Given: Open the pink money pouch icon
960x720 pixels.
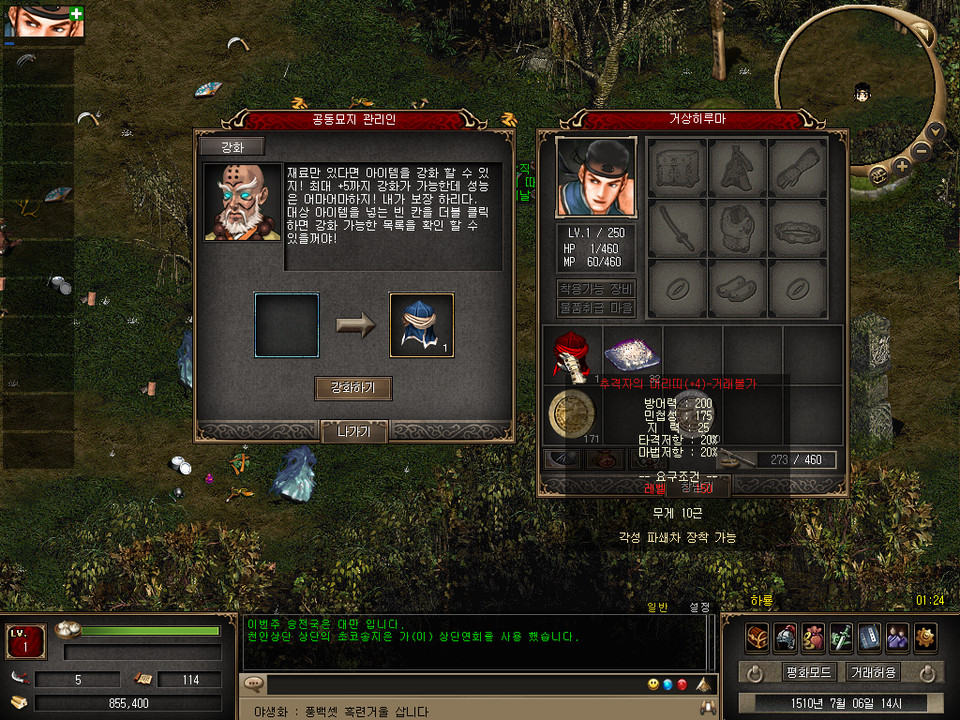Looking at the screenshot, I should pyautogui.click(x=813, y=636).
